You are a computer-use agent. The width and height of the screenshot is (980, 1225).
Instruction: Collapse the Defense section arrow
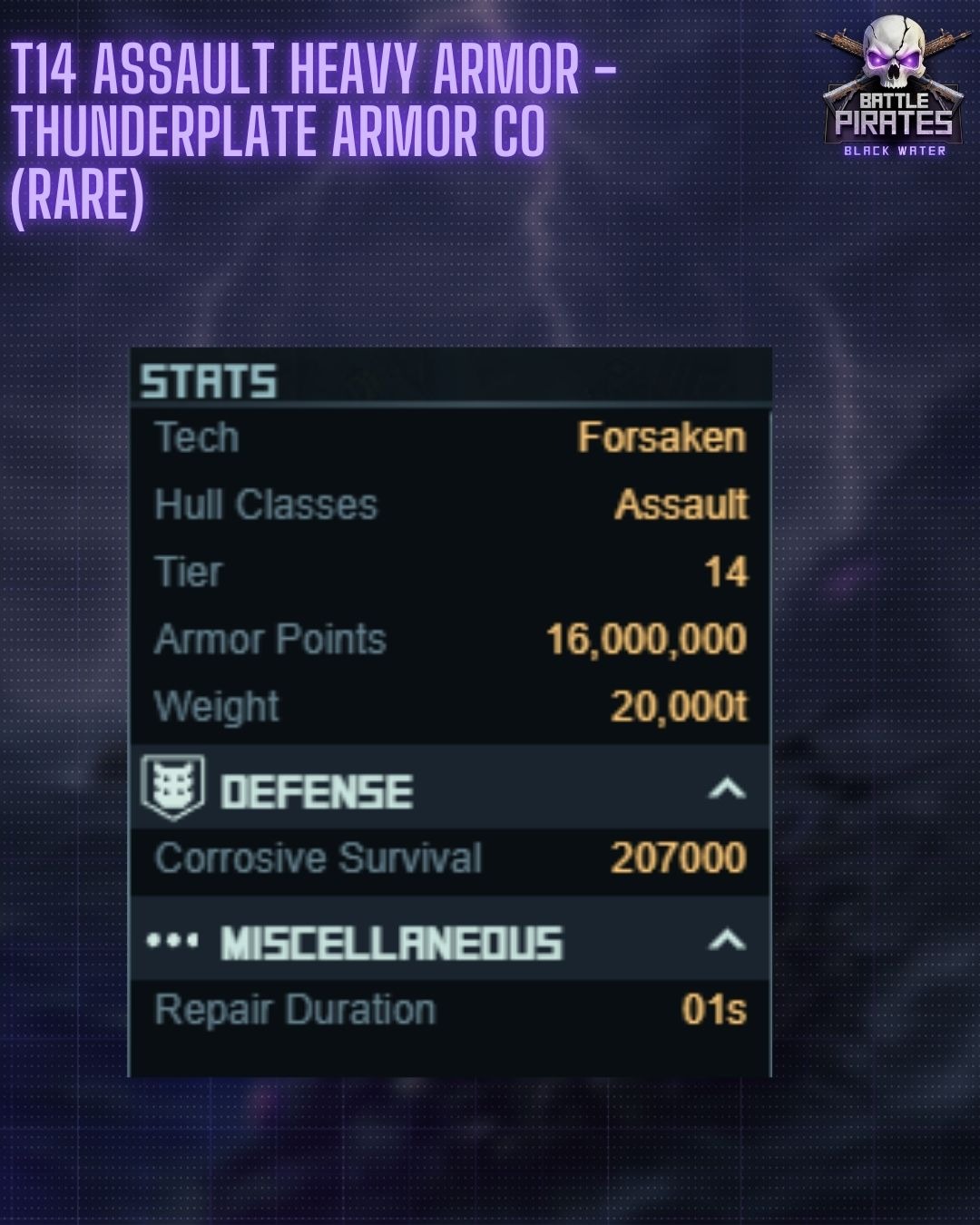point(727,789)
